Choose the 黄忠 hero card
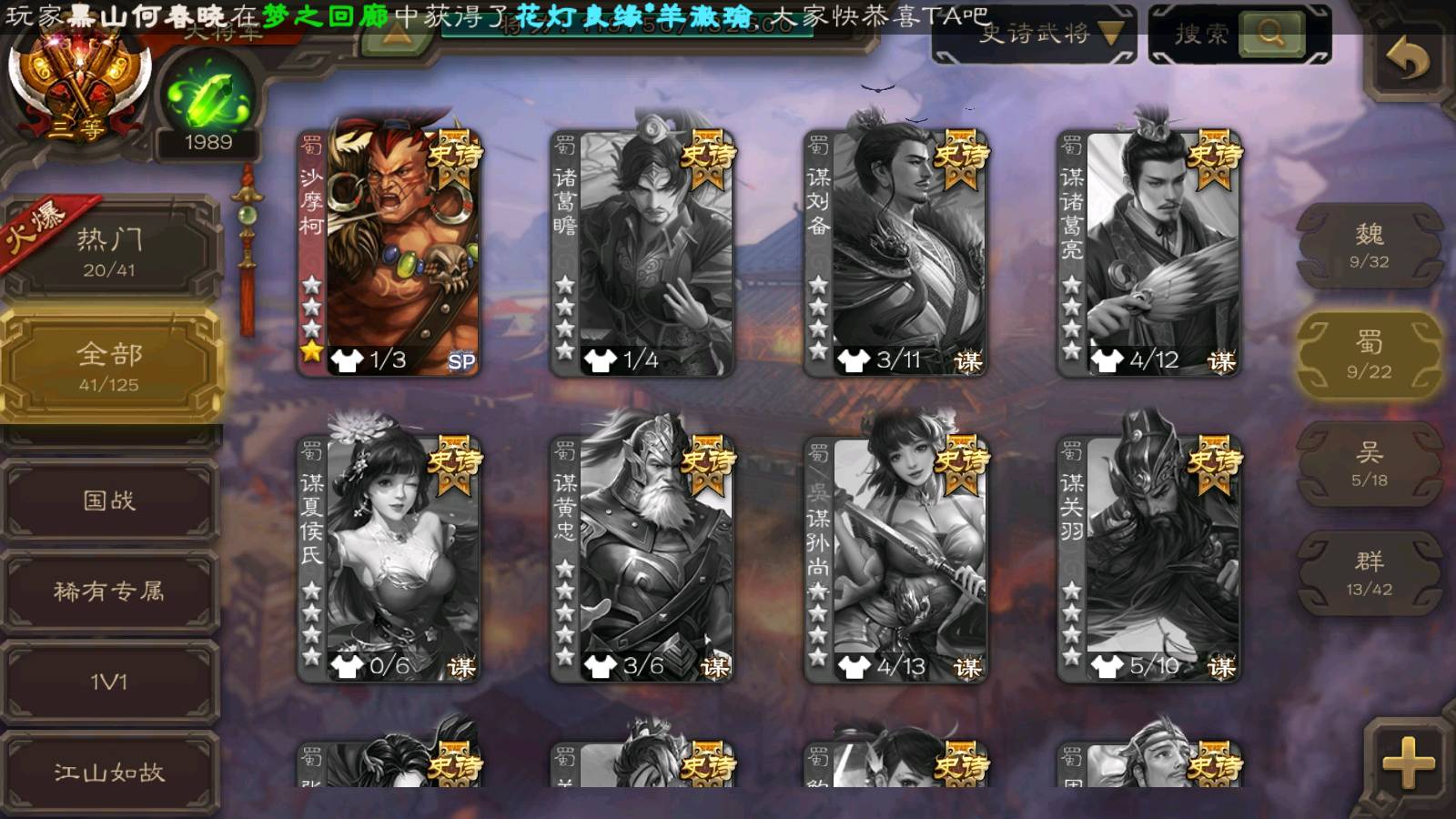1456x819 pixels. (642, 558)
